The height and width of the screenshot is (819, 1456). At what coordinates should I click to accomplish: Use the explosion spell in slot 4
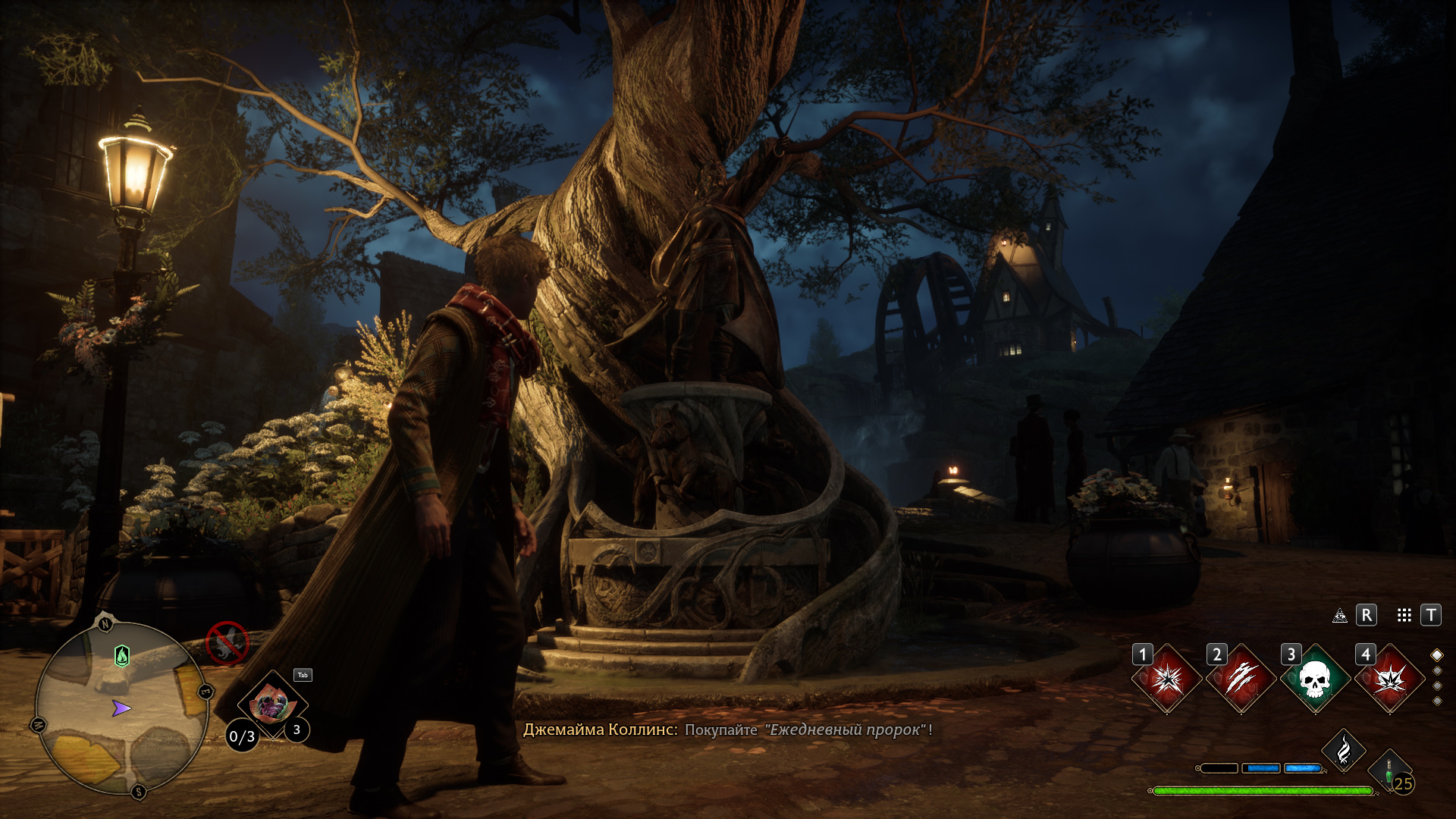pos(1390,679)
